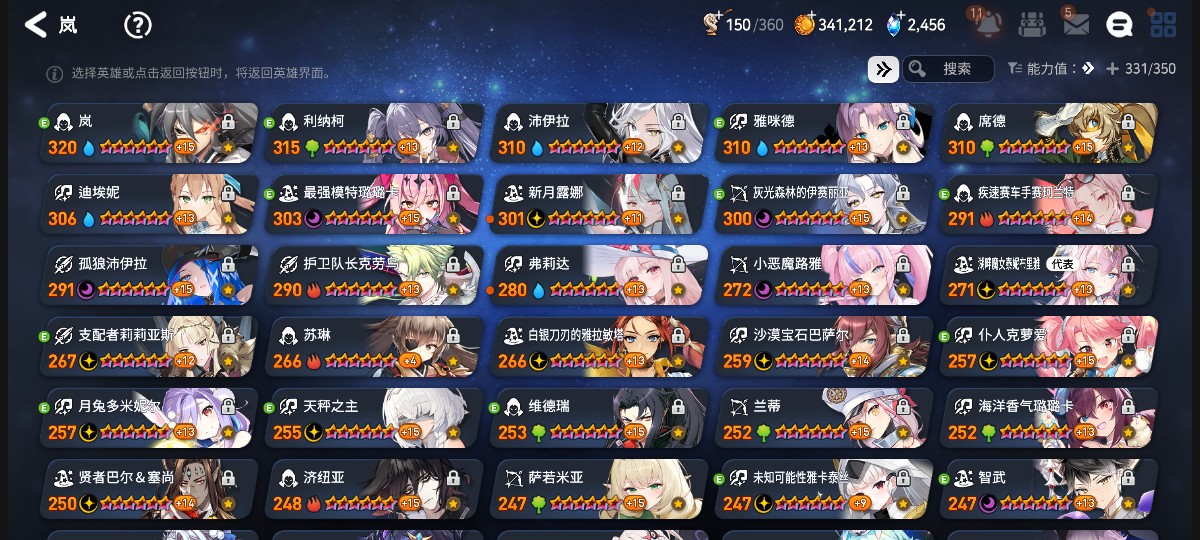Choose hero 苏琳 from the list
Viewport: 1200px width, 540px height.
(x=375, y=347)
